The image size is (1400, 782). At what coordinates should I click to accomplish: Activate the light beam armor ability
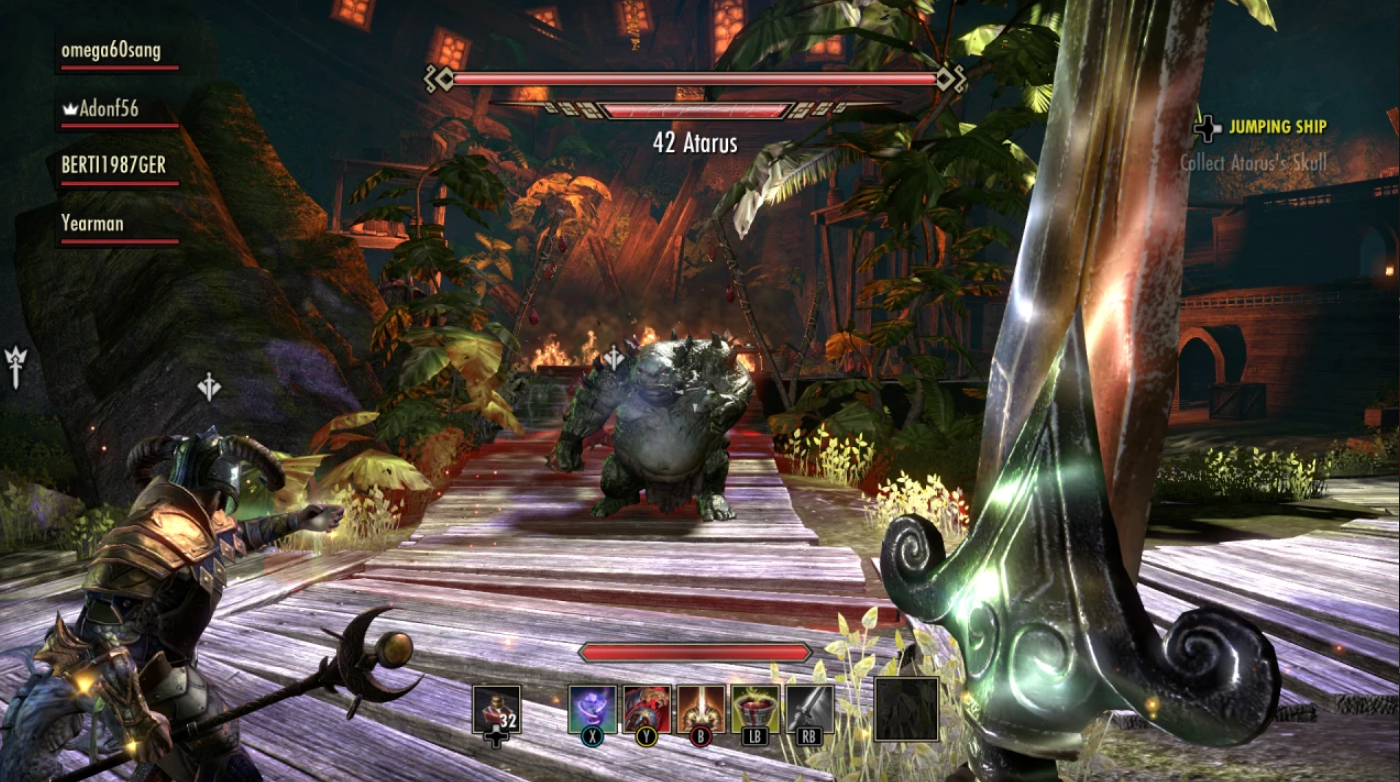(700, 709)
